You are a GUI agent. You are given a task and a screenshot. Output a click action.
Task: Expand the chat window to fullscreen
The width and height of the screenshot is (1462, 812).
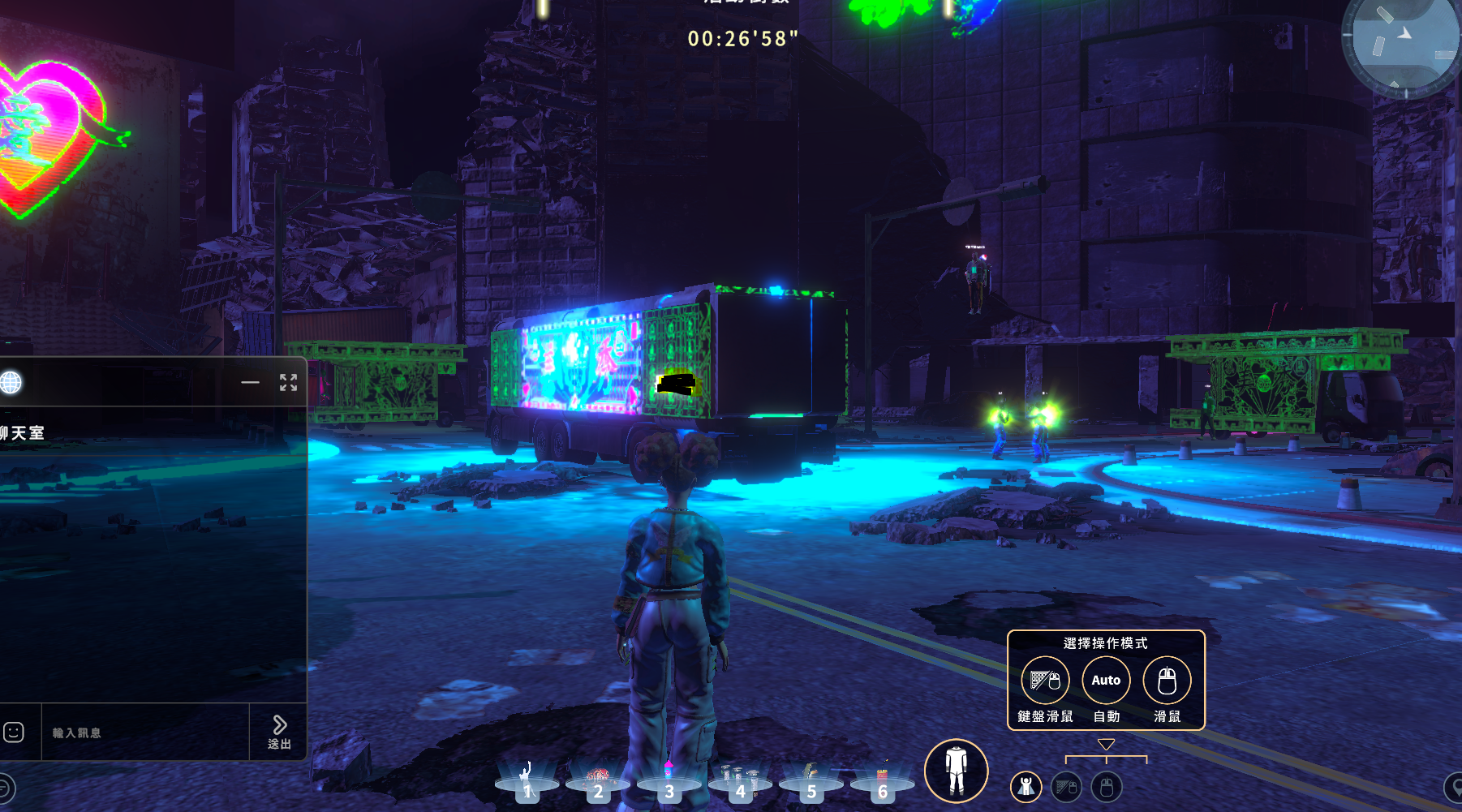coord(288,382)
